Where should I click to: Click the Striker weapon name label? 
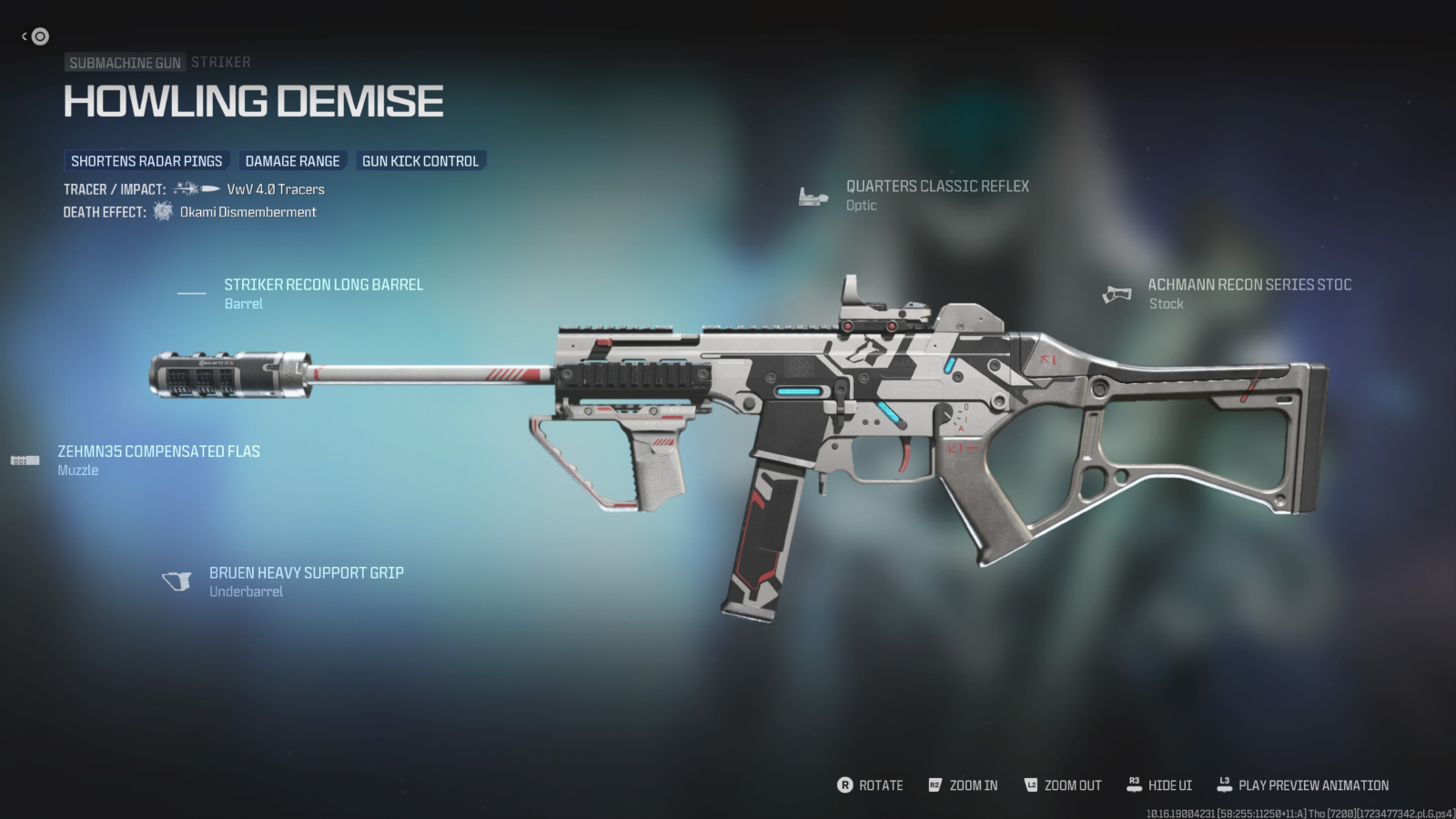pos(221,62)
